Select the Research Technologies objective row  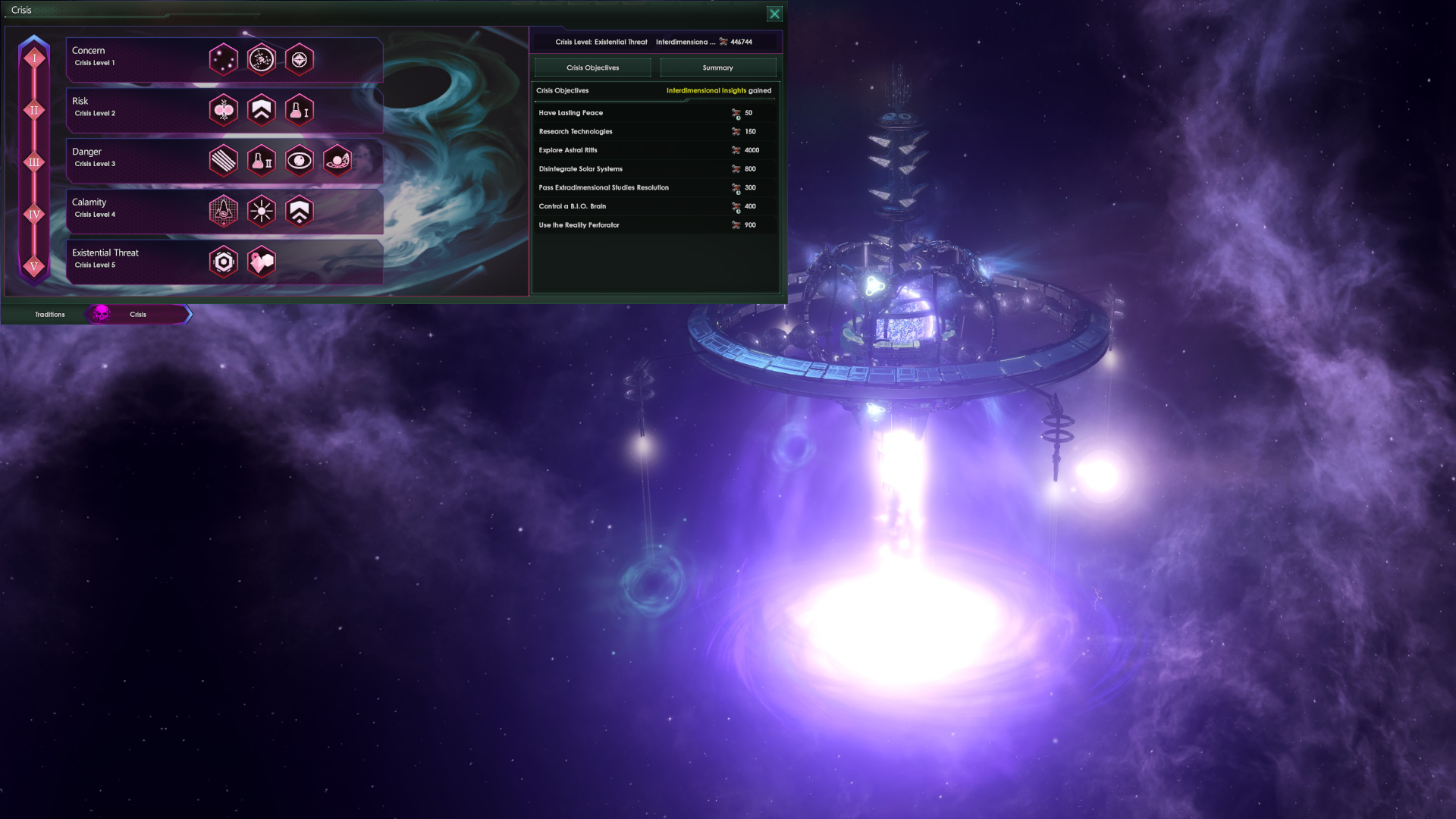pyautogui.click(x=654, y=131)
